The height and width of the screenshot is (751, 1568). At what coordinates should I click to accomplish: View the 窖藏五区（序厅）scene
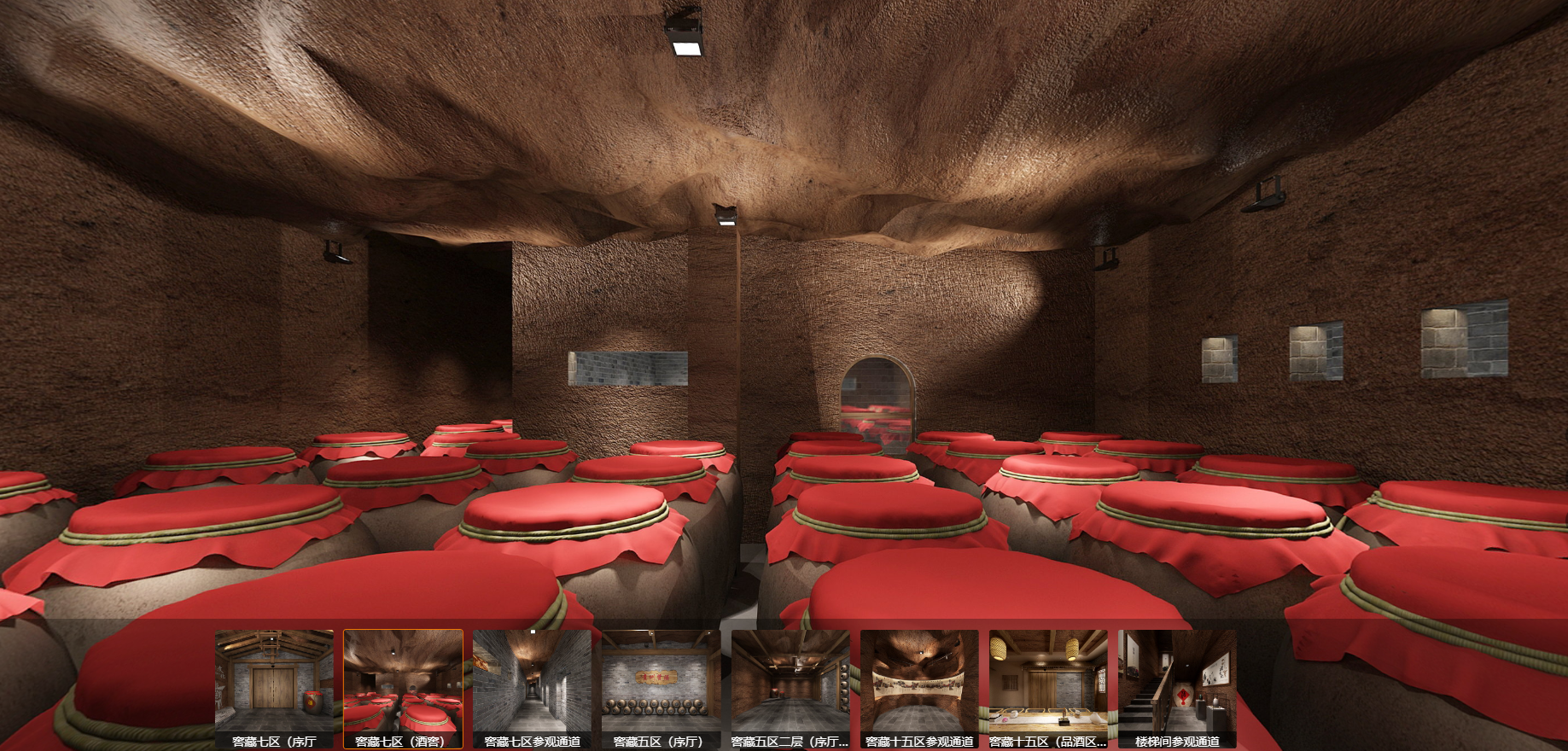point(661,686)
